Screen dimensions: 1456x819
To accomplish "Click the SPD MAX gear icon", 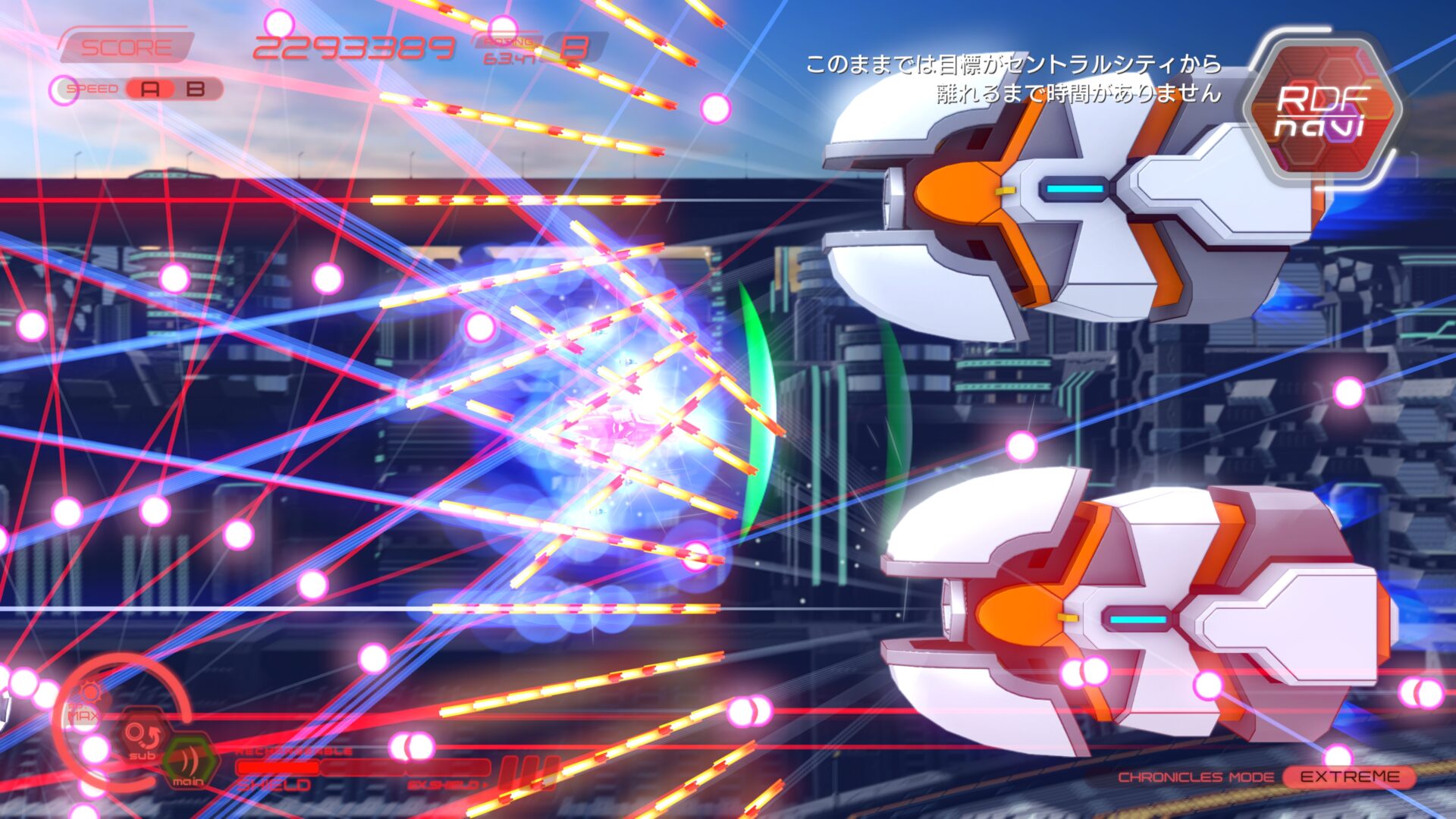I will (x=89, y=692).
